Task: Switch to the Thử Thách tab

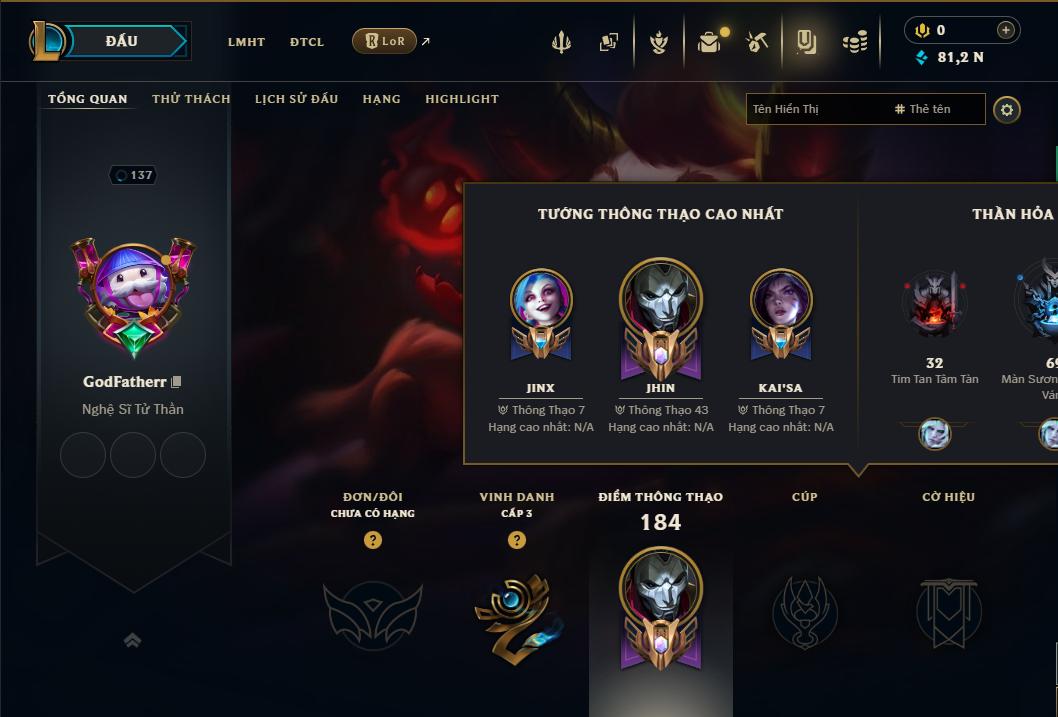Action: pyautogui.click(x=191, y=99)
